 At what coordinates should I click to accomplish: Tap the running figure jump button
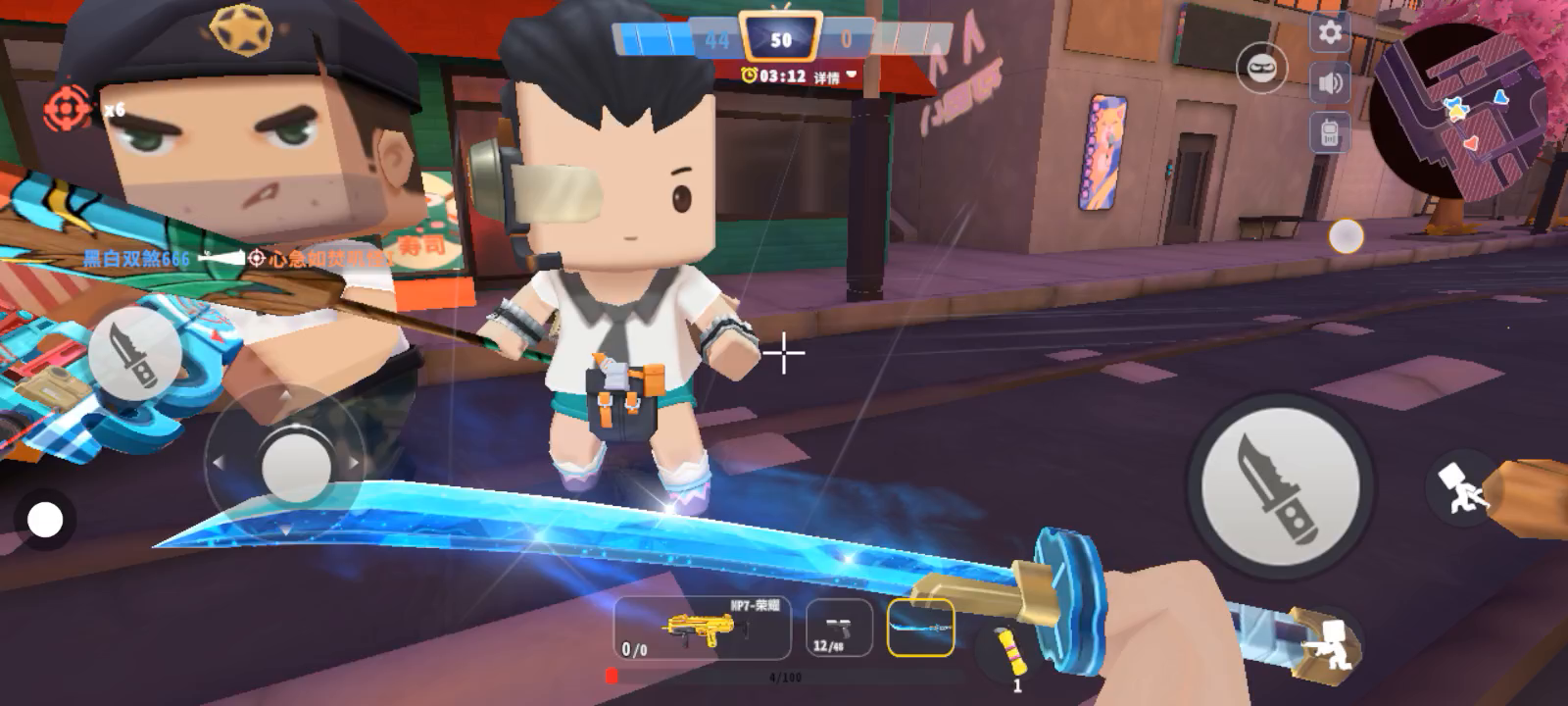pyautogui.click(x=1460, y=487)
